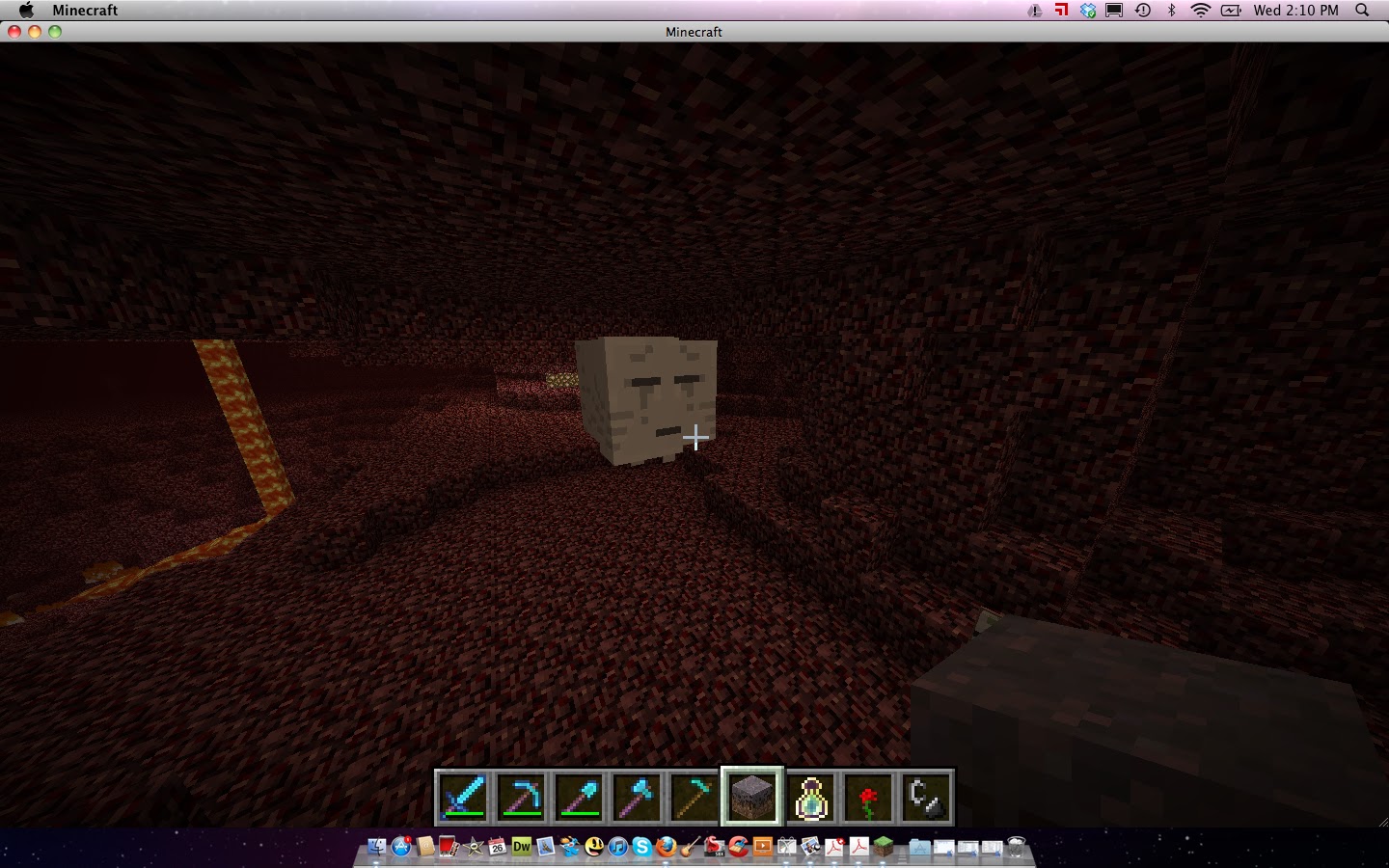Select the diamond axe hotbar slot
The image size is (1389, 868).
pos(638,796)
